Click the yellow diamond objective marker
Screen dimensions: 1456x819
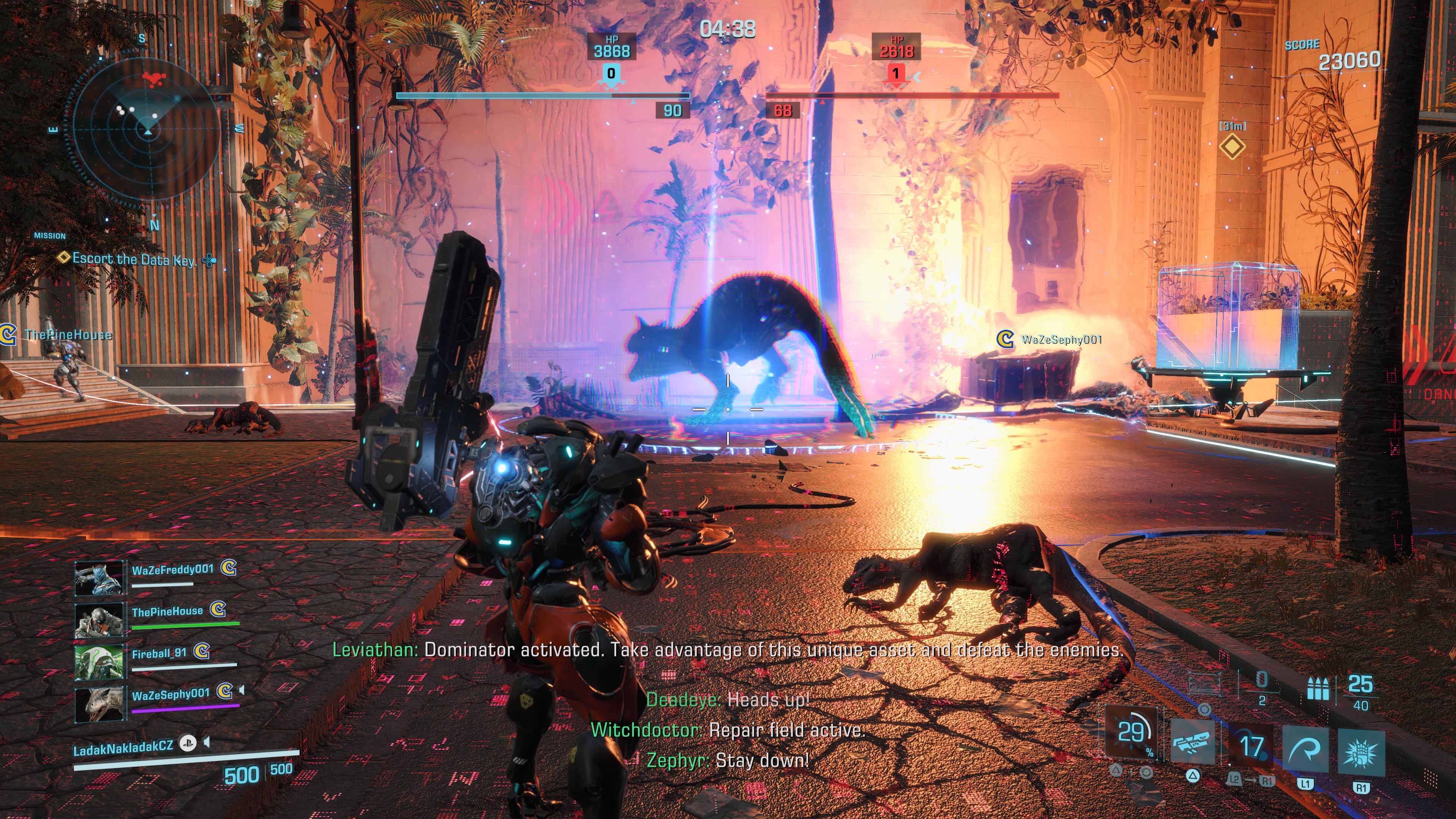[x=1232, y=147]
